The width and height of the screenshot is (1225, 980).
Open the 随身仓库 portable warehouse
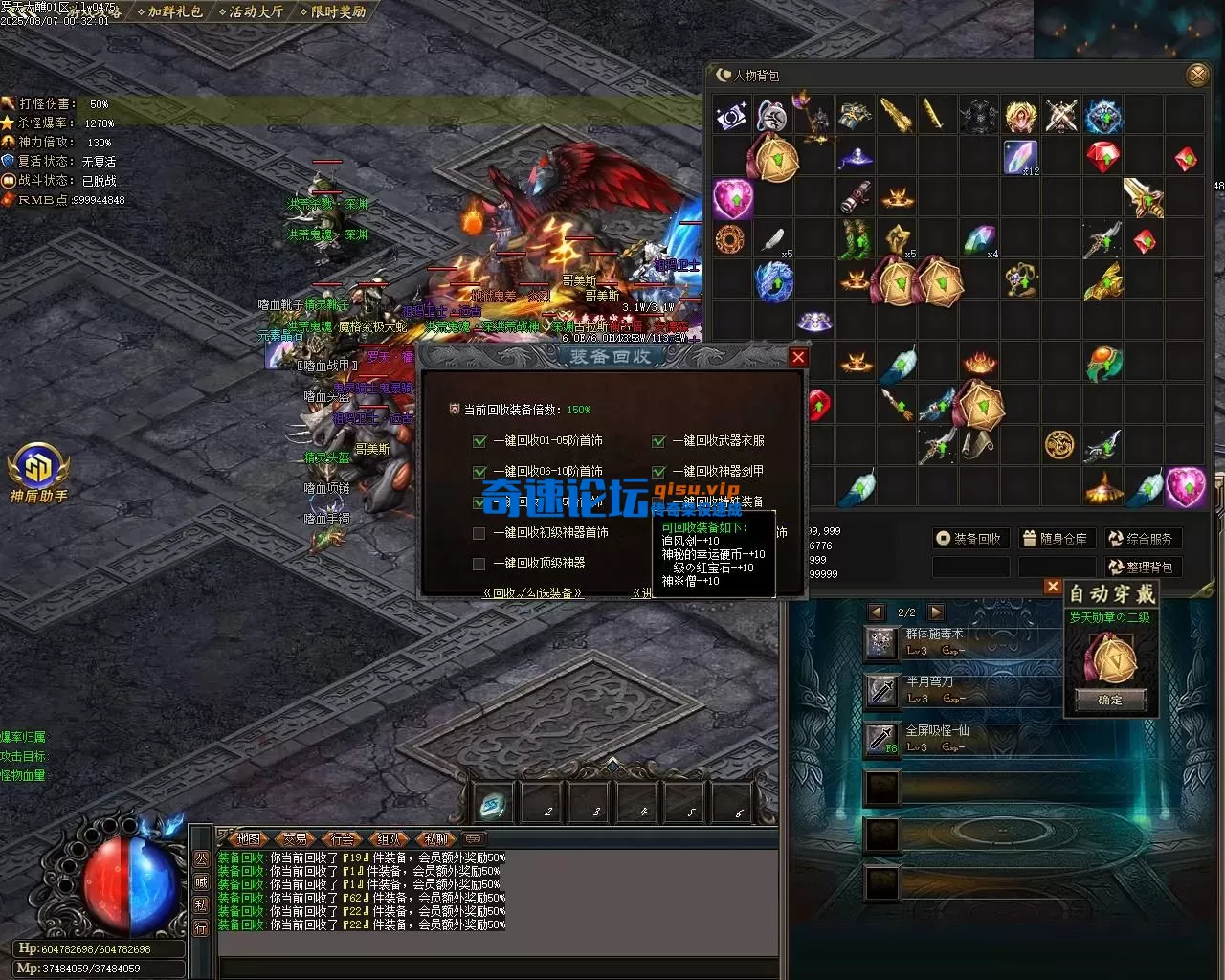(1056, 539)
